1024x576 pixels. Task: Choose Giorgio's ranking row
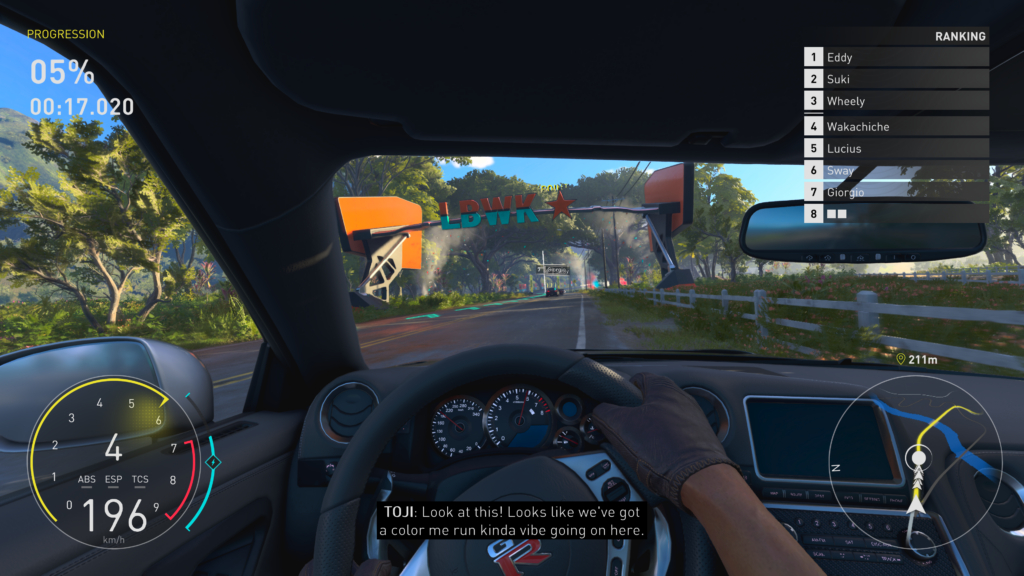point(896,192)
